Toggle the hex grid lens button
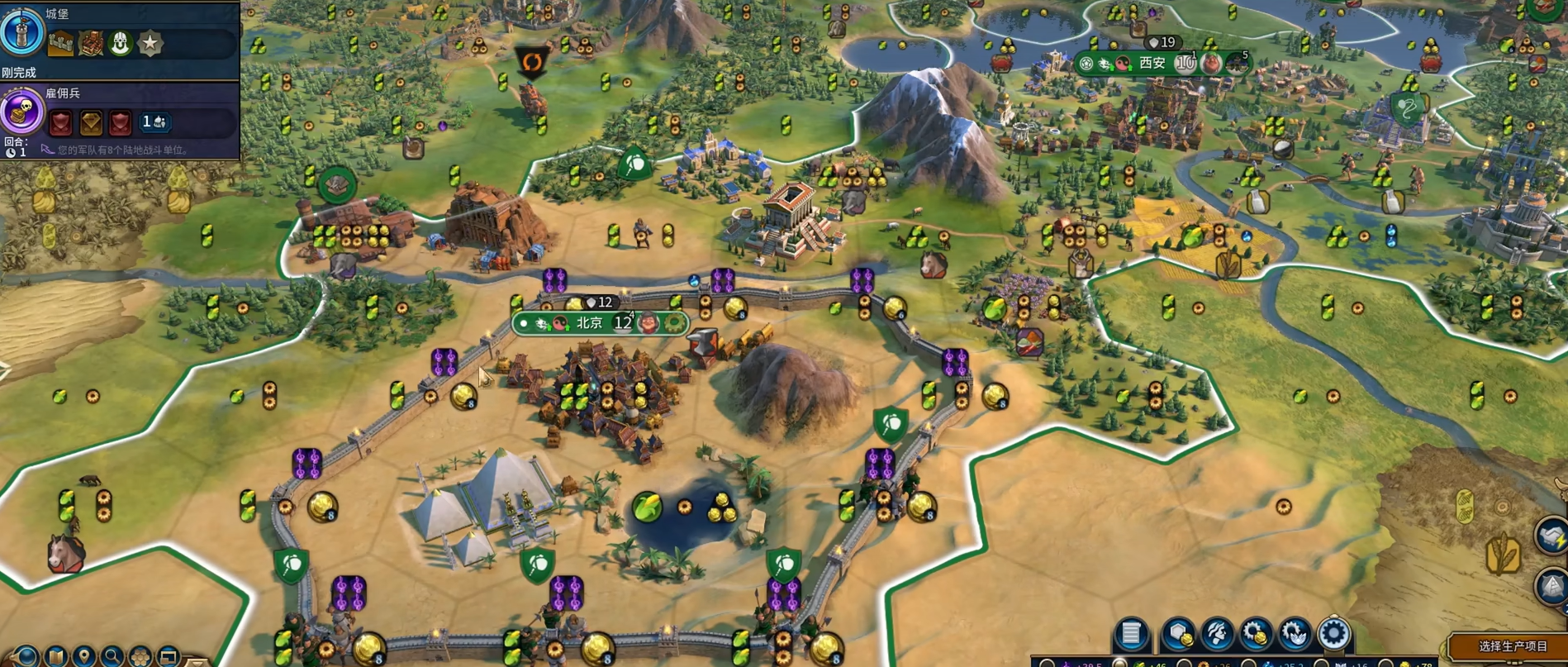Viewport: 1568px width, 667px height. click(x=140, y=658)
